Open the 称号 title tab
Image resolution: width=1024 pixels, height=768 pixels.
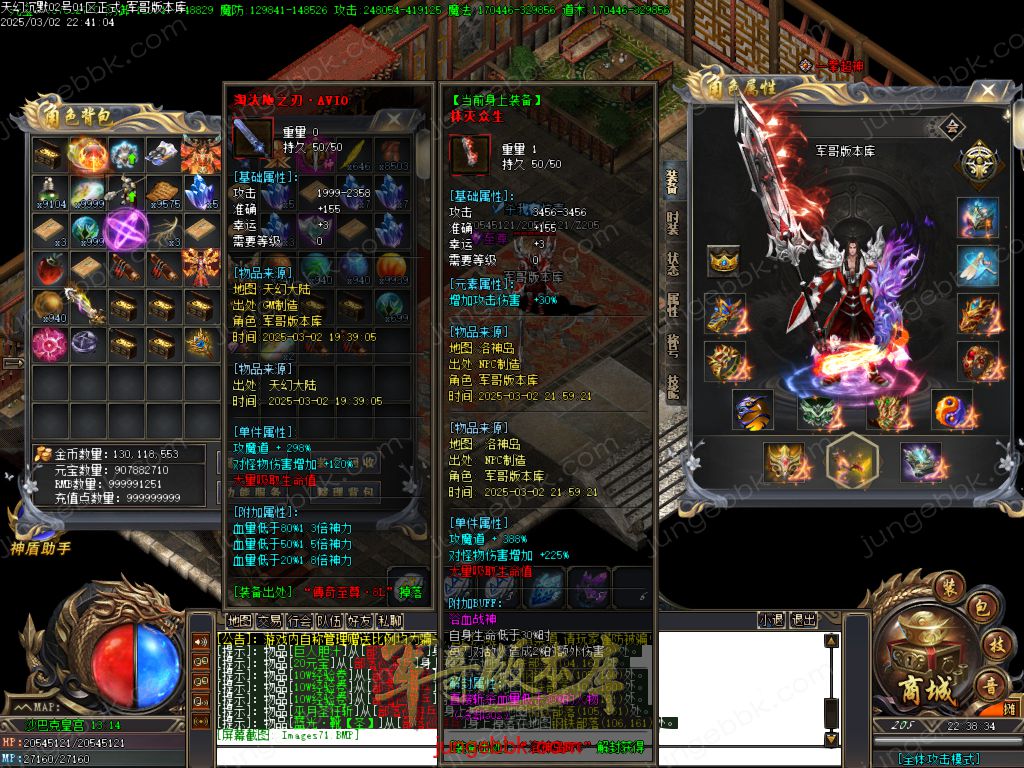[x=672, y=345]
